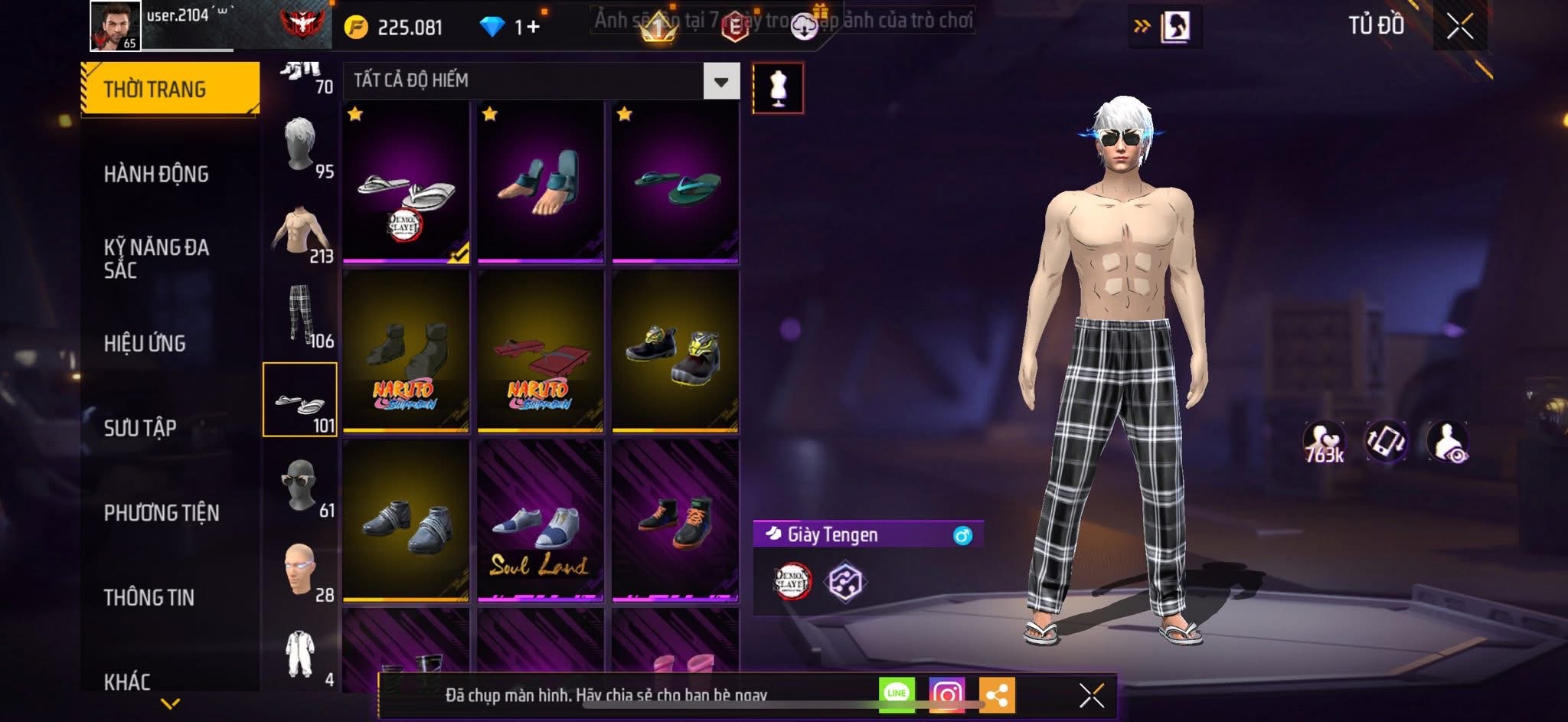1568x722 pixels.
Task: Select the Soul Land sneakers item
Action: point(541,521)
